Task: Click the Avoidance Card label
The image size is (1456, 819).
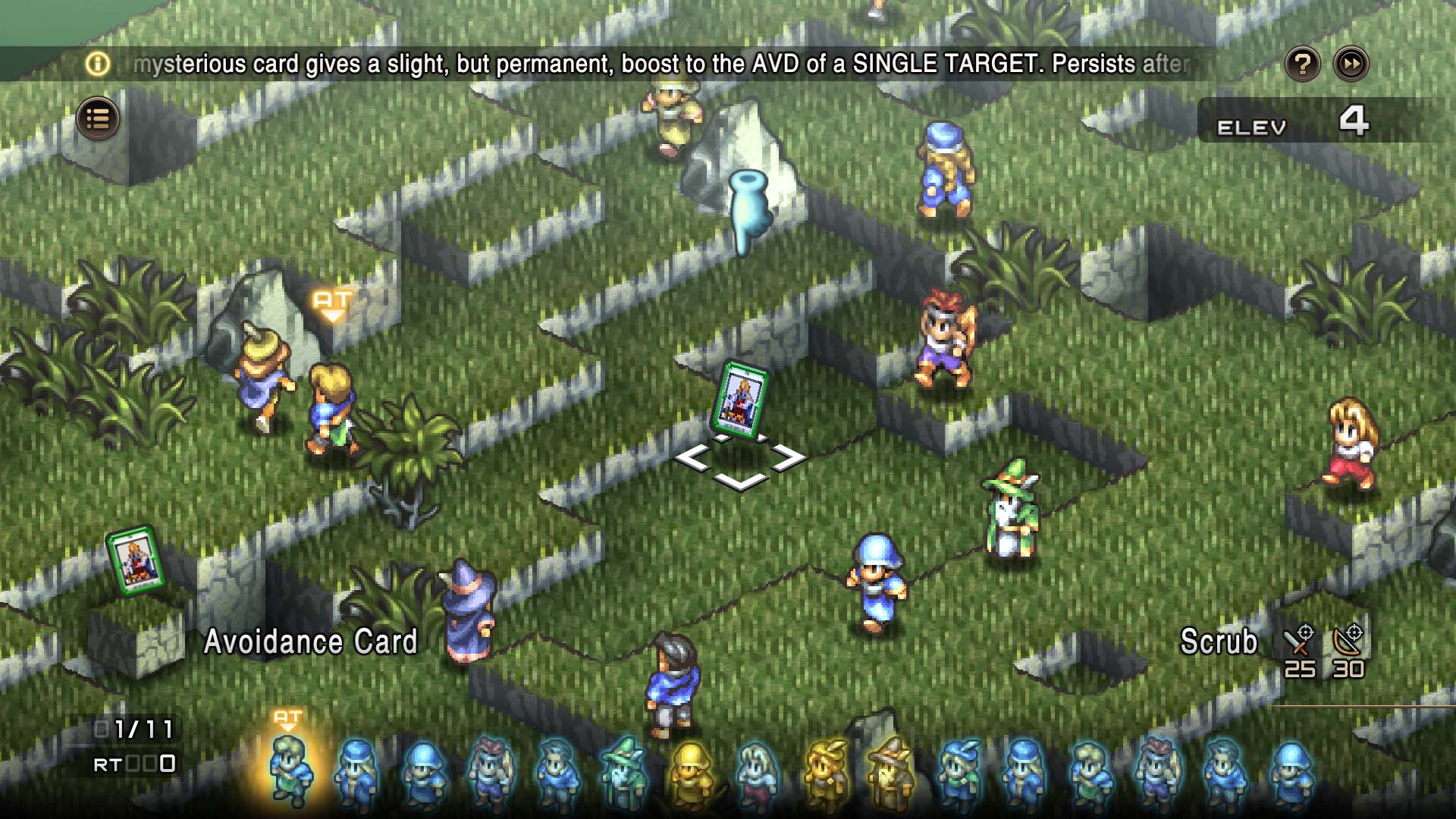Action: coord(311,643)
